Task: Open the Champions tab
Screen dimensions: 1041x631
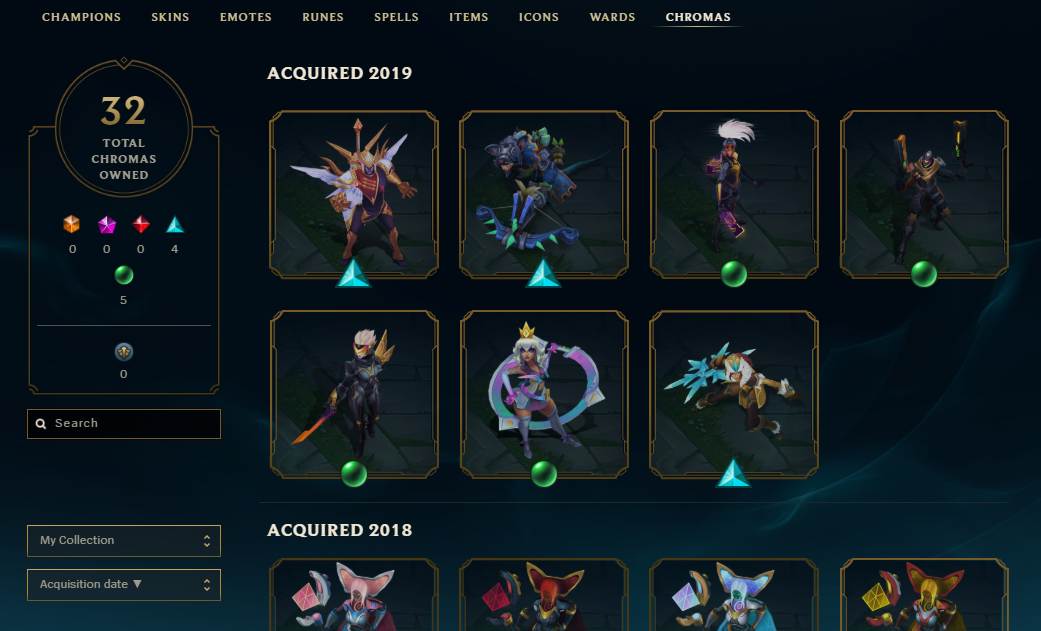Action: 81,17
